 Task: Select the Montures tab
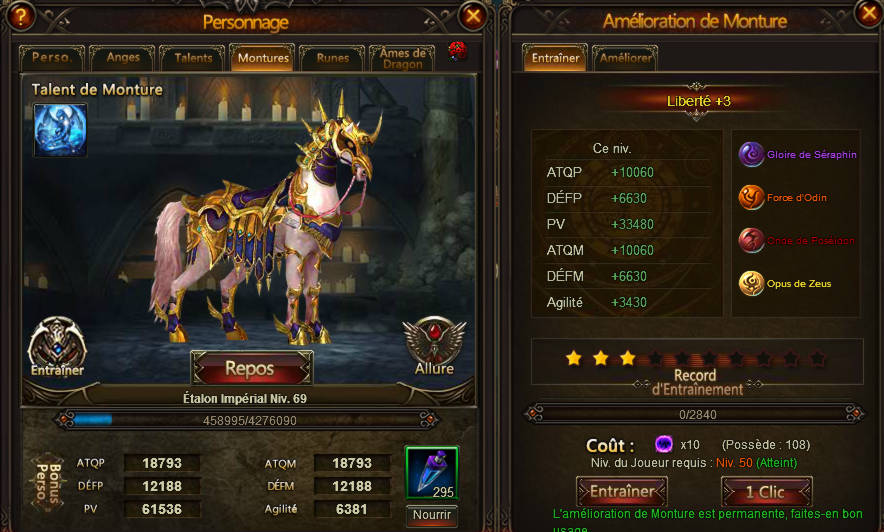pyautogui.click(x=262, y=58)
